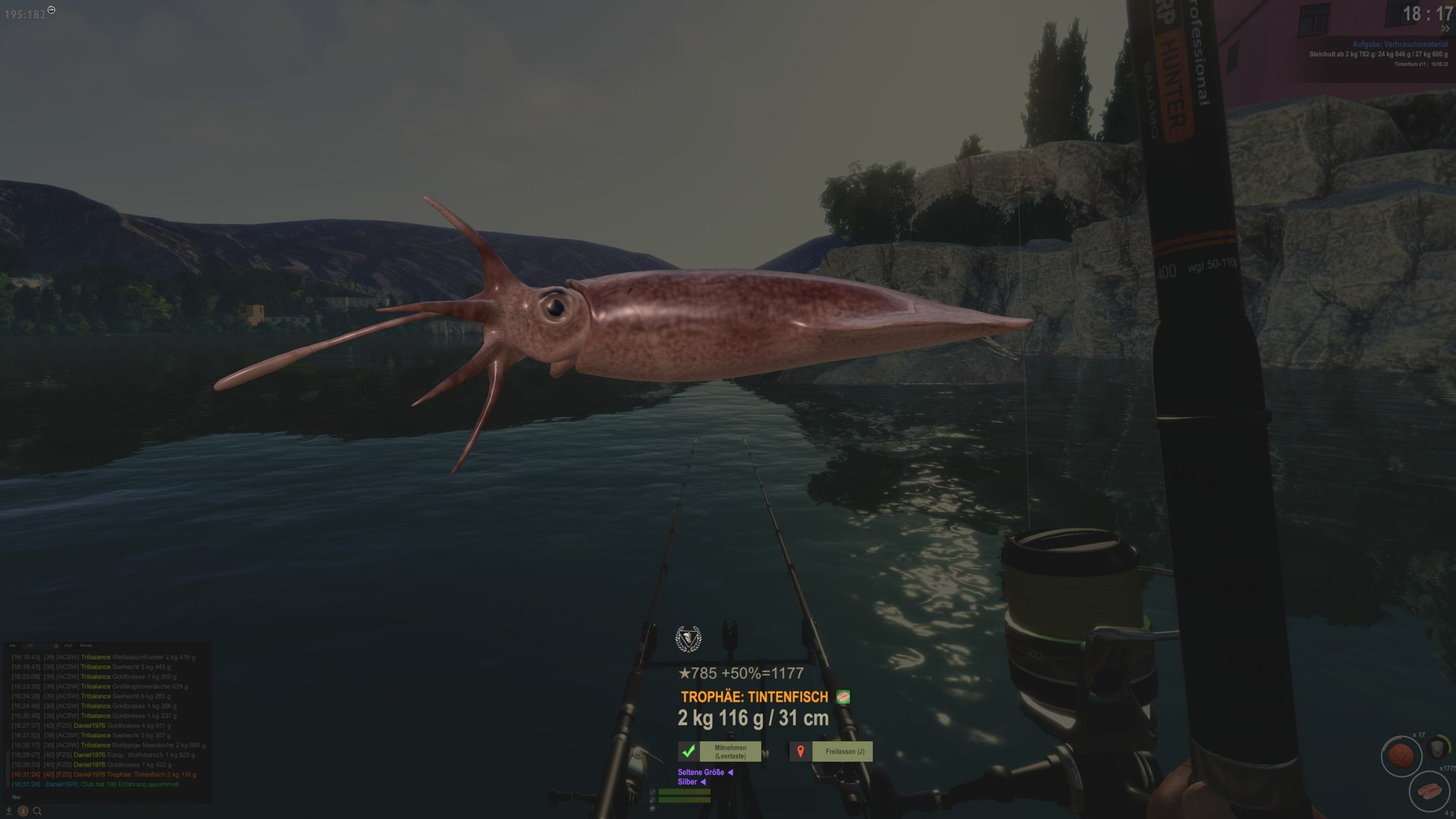Open the Aufgabe: Verbrauchsmaterial task tracker
The image size is (1456, 819).
(1400, 45)
